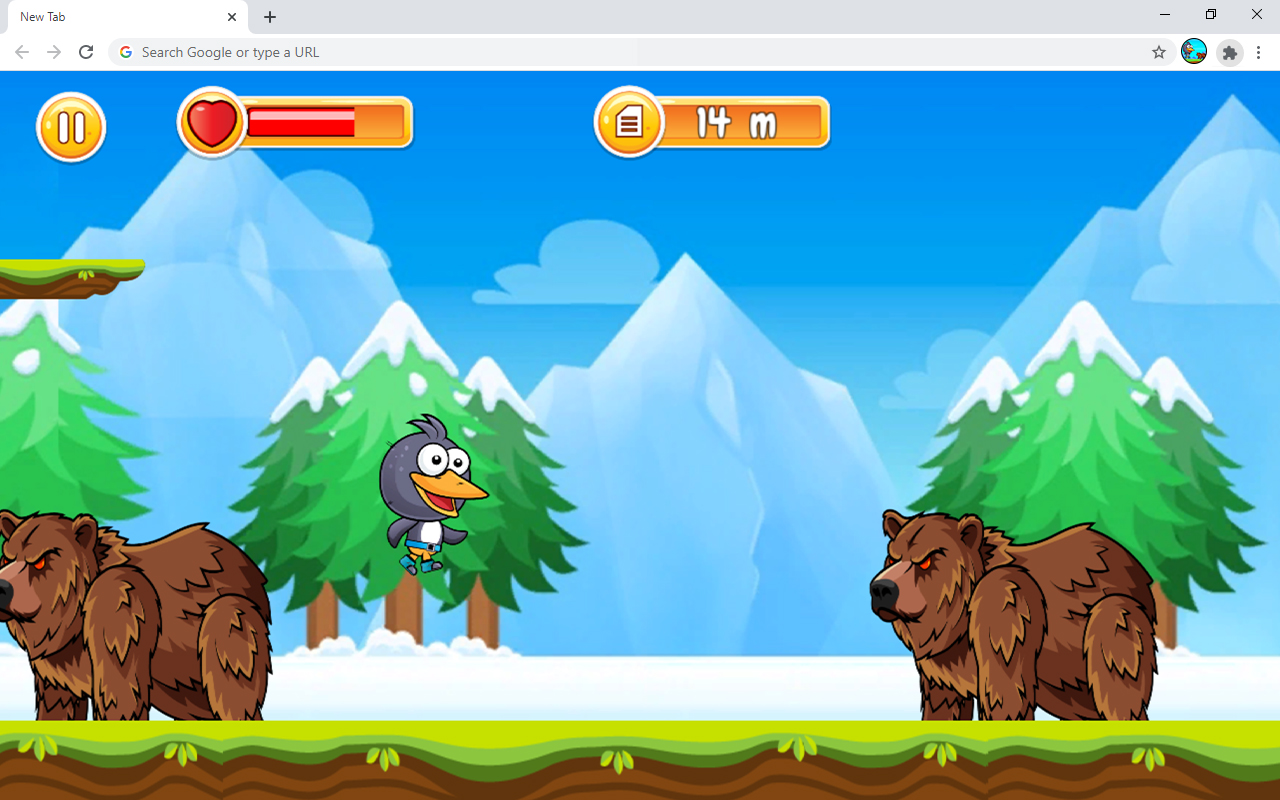This screenshot has height=800, width=1280.
Task: Close the New Tab tab
Action: 232,17
